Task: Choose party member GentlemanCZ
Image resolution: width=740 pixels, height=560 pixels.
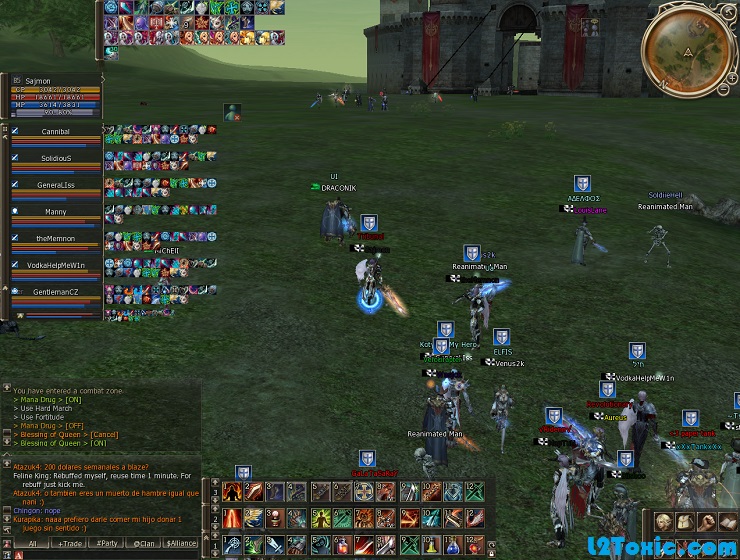Action: (x=55, y=292)
